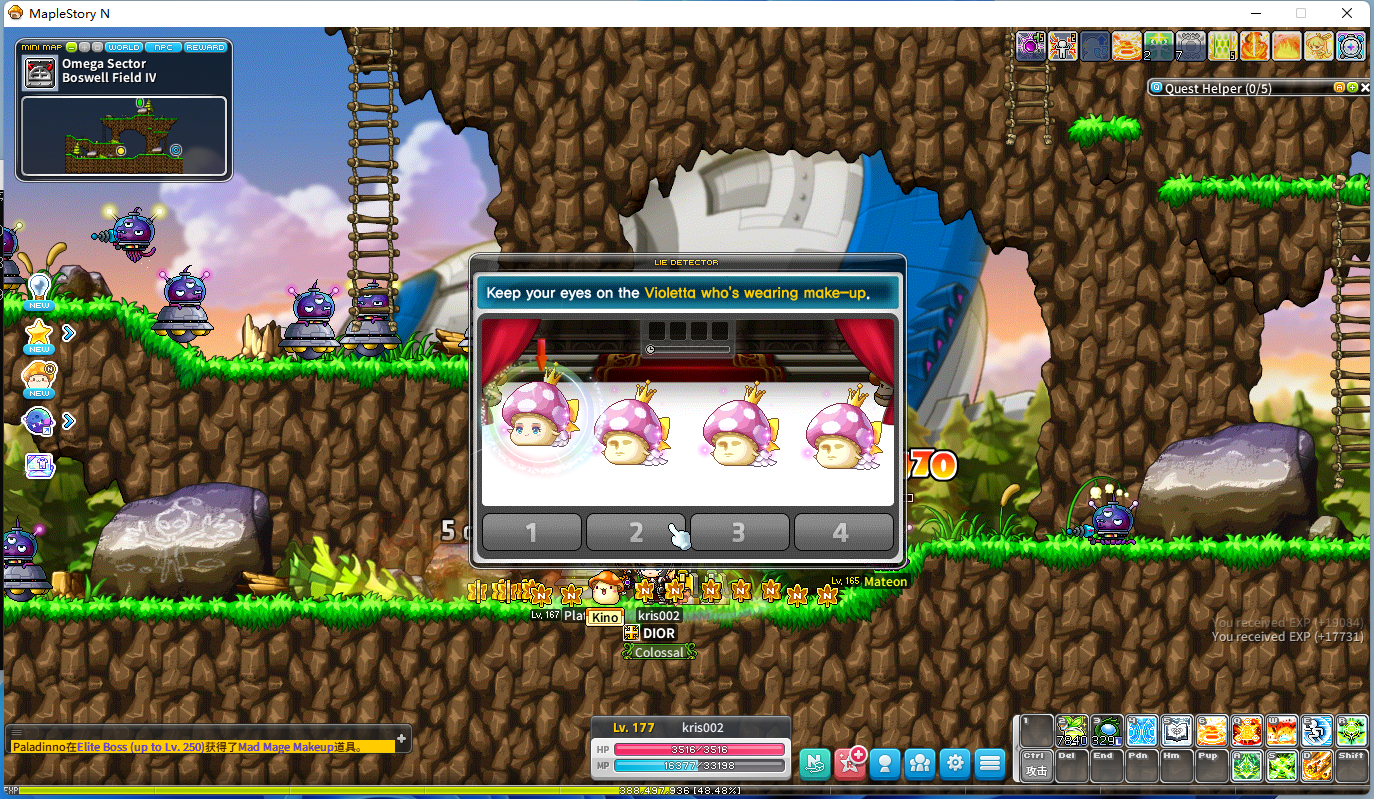
Task: Click the red star reward icon
Action: (850, 763)
